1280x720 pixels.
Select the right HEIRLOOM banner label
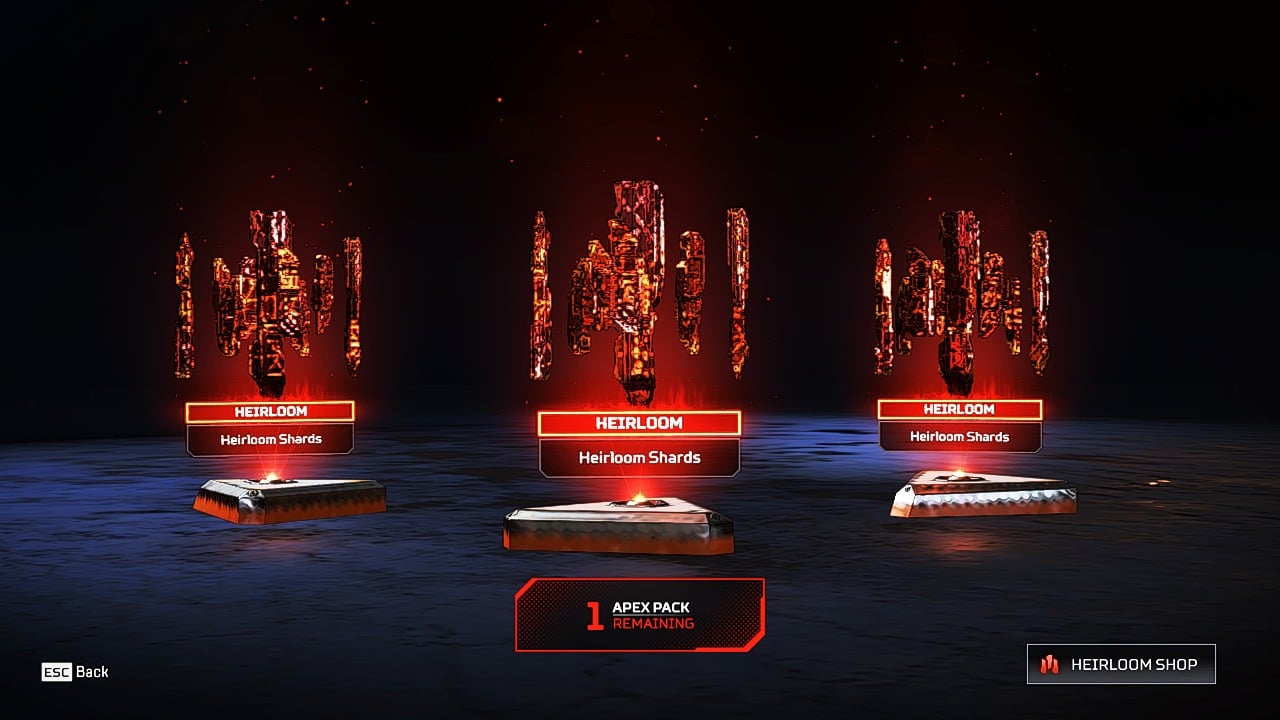[x=962, y=409]
